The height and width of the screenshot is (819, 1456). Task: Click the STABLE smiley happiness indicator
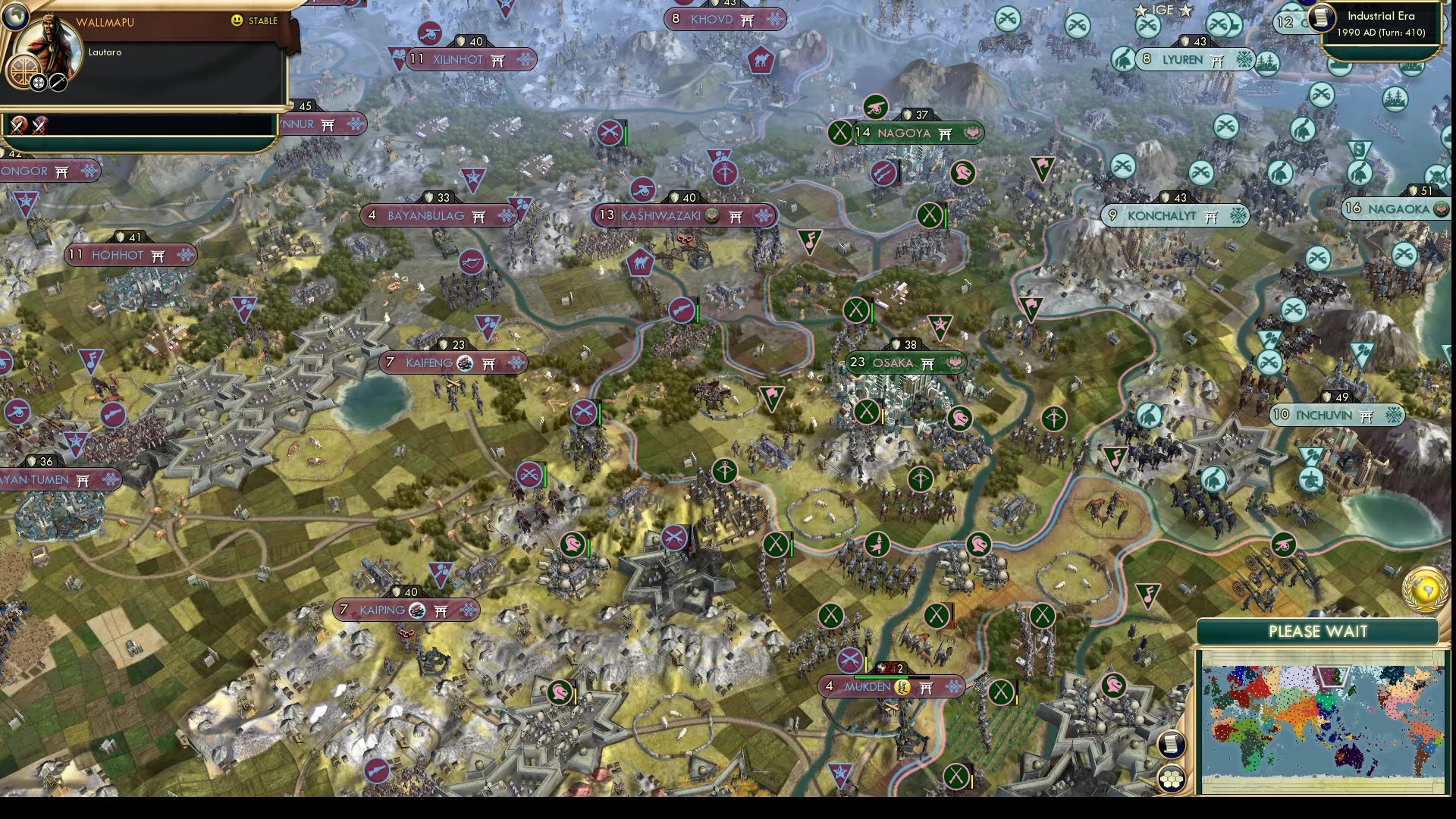tap(236, 20)
